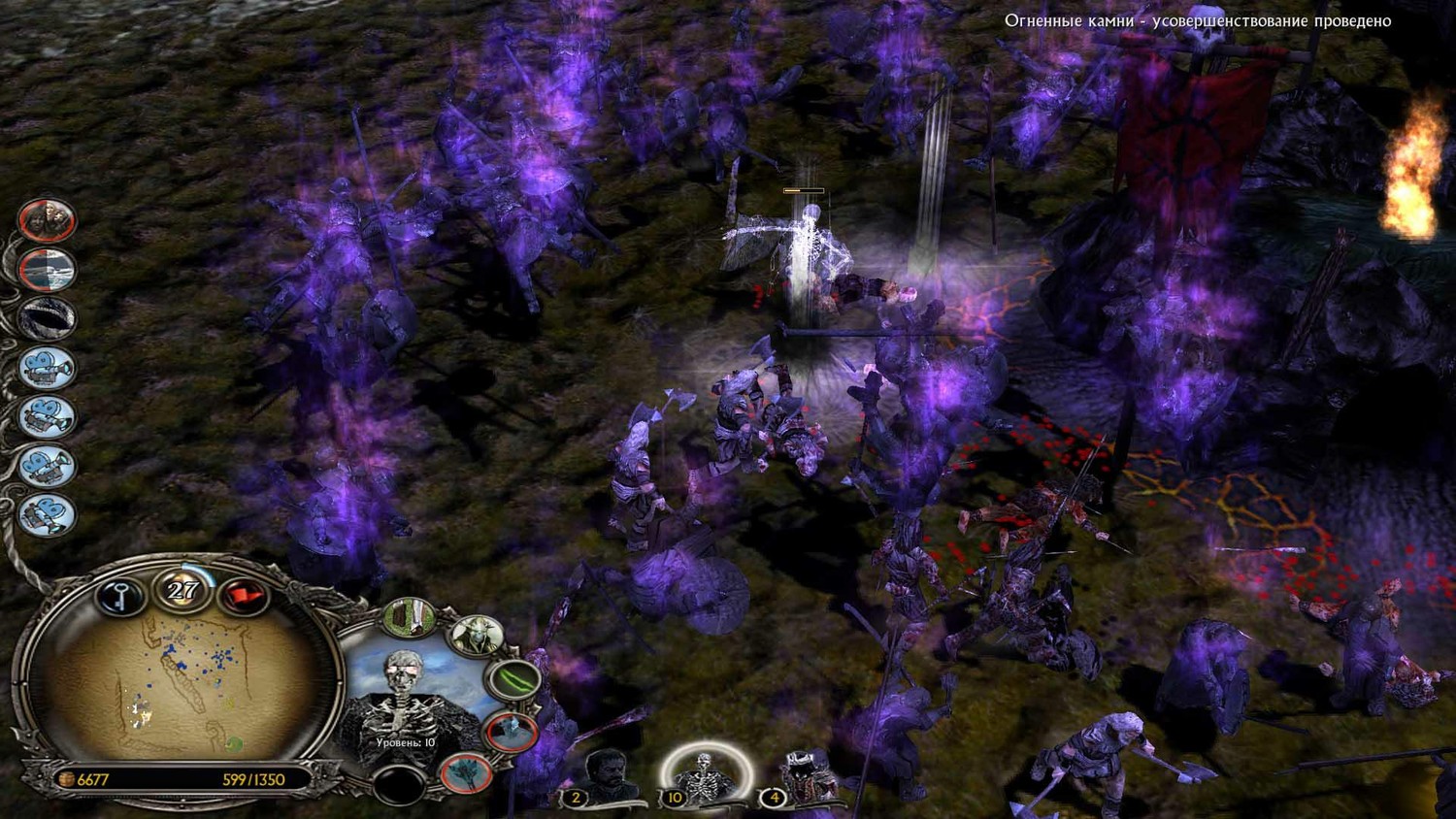The height and width of the screenshot is (819, 1456).
Task: Activate the two-faces power on the side bar
Action: [47, 220]
